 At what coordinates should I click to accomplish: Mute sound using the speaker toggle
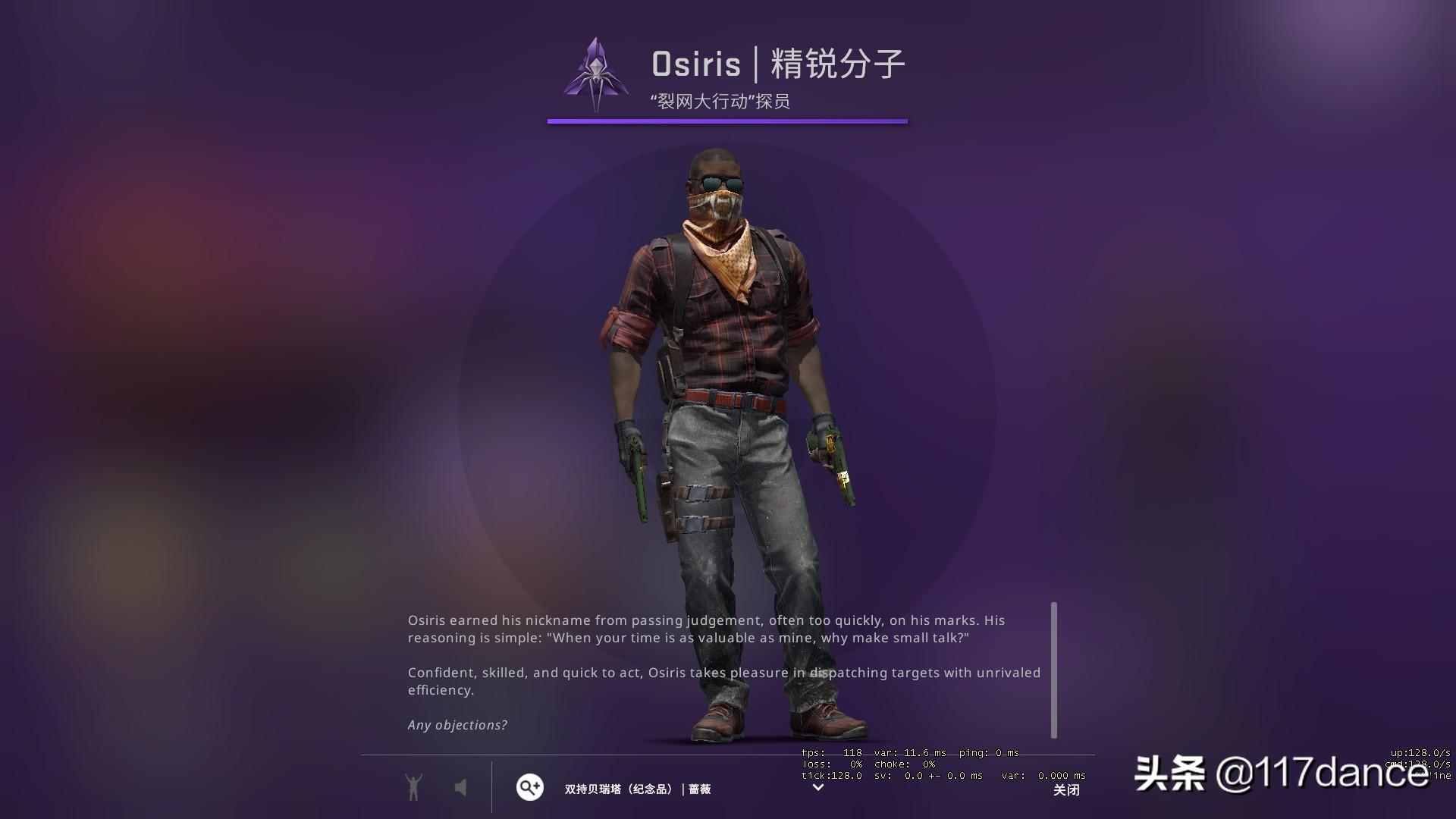(x=461, y=788)
